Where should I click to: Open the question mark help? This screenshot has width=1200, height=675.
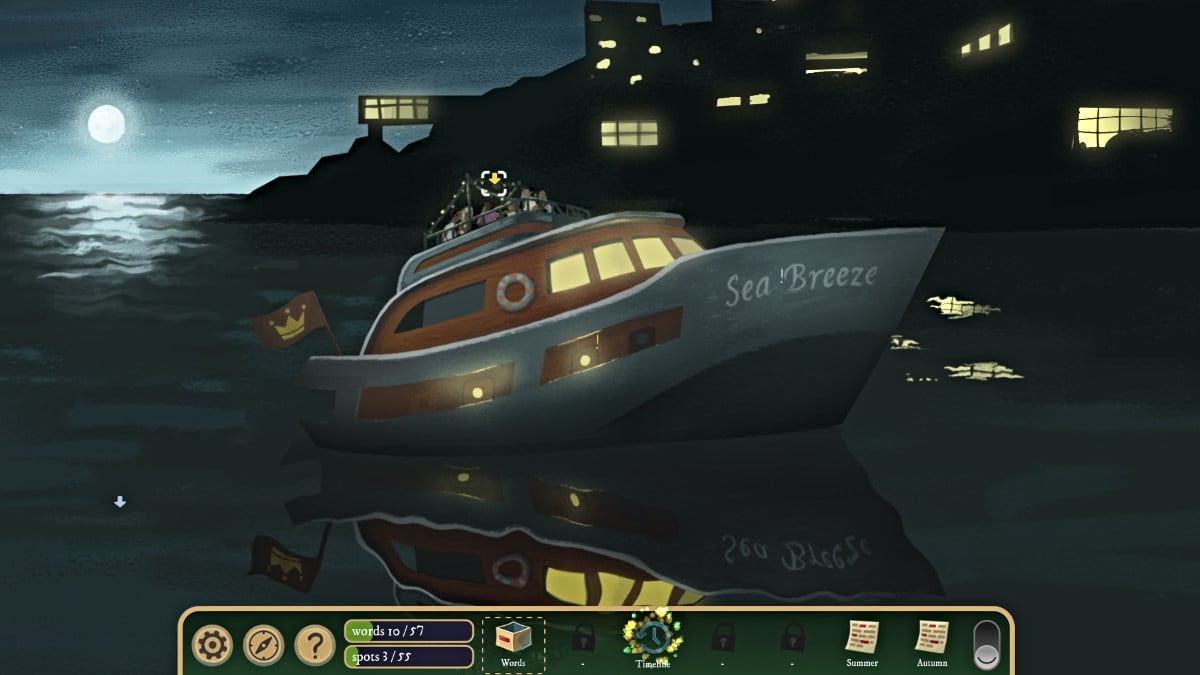[x=315, y=646]
